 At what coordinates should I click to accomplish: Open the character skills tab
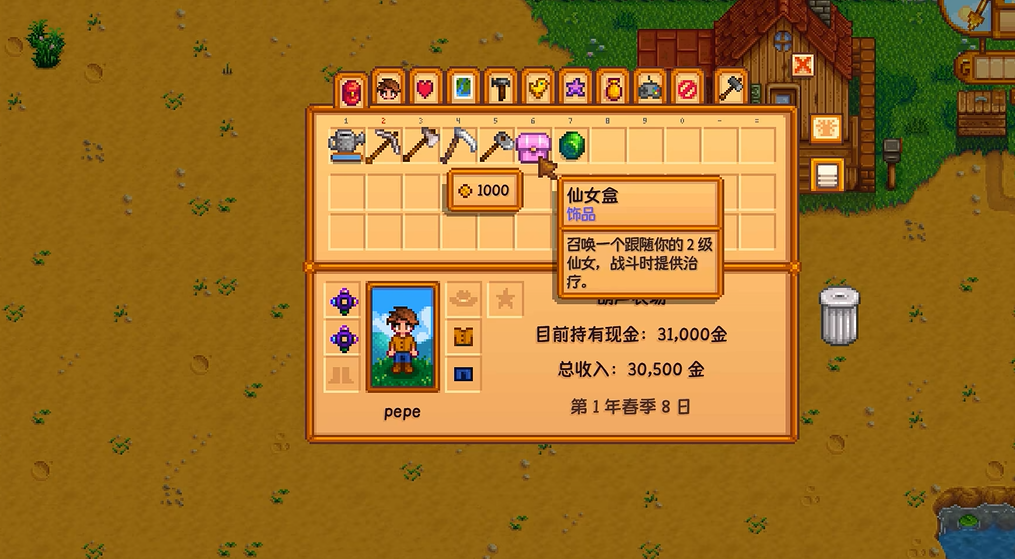[388, 90]
